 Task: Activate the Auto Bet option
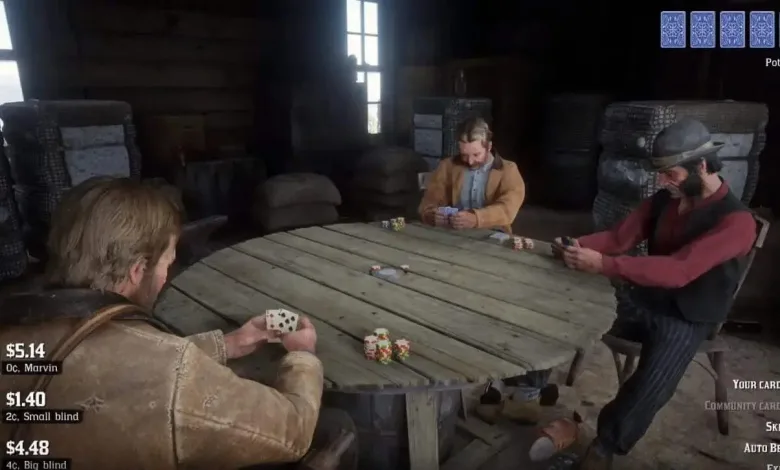[761, 448]
